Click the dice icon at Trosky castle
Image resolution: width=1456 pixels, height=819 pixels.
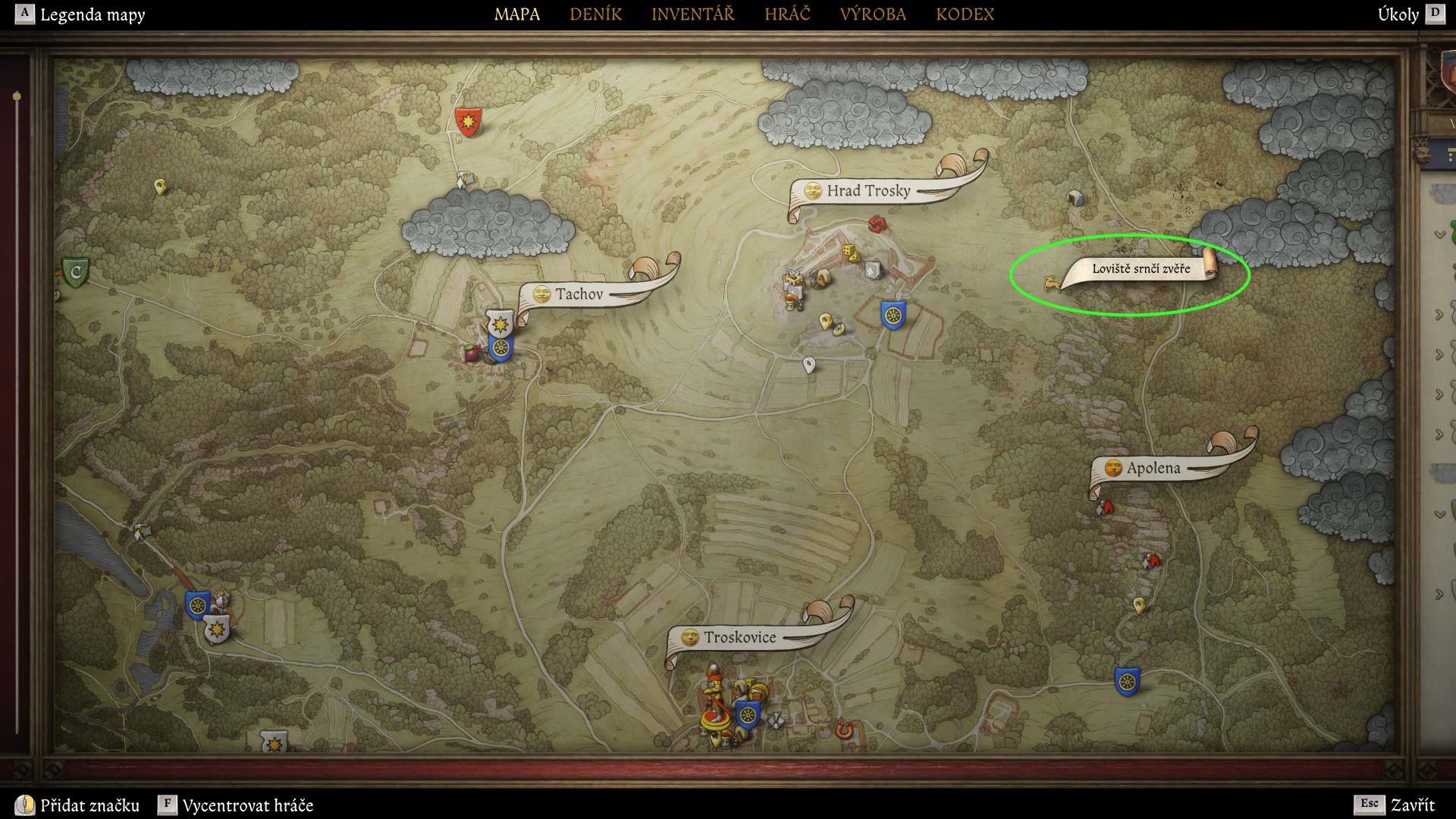[x=849, y=252]
